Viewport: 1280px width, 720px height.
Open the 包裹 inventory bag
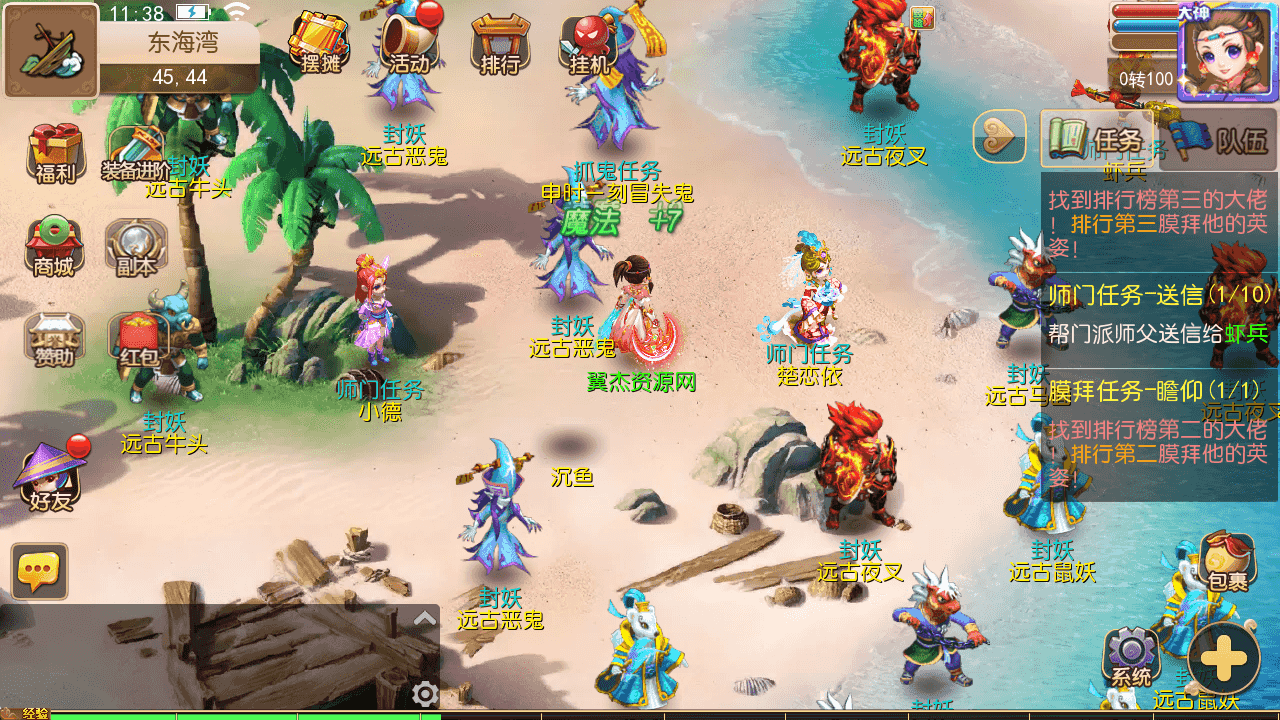pos(1227,563)
